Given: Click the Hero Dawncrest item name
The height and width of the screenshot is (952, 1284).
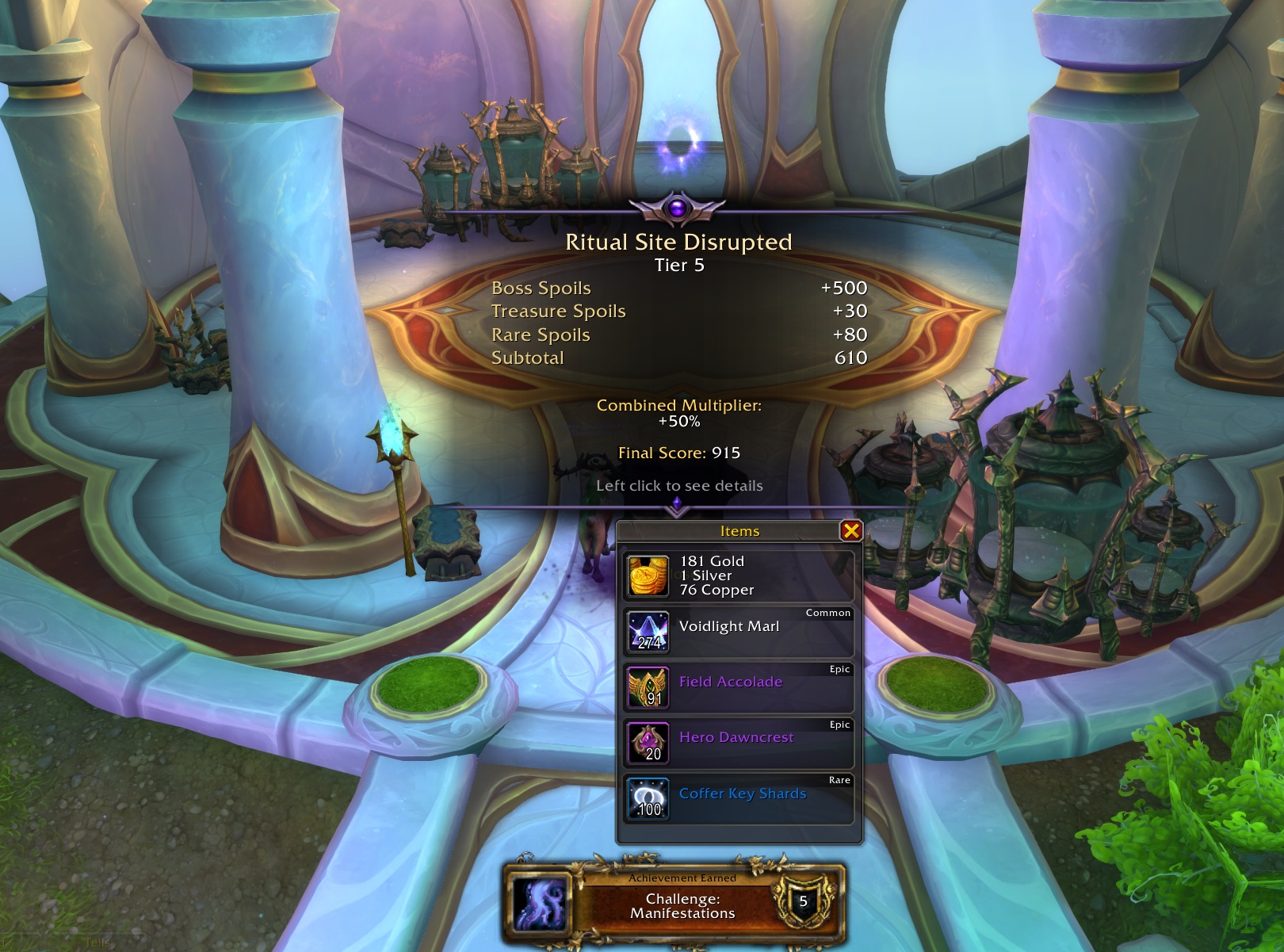Looking at the screenshot, I should point(736,736).
